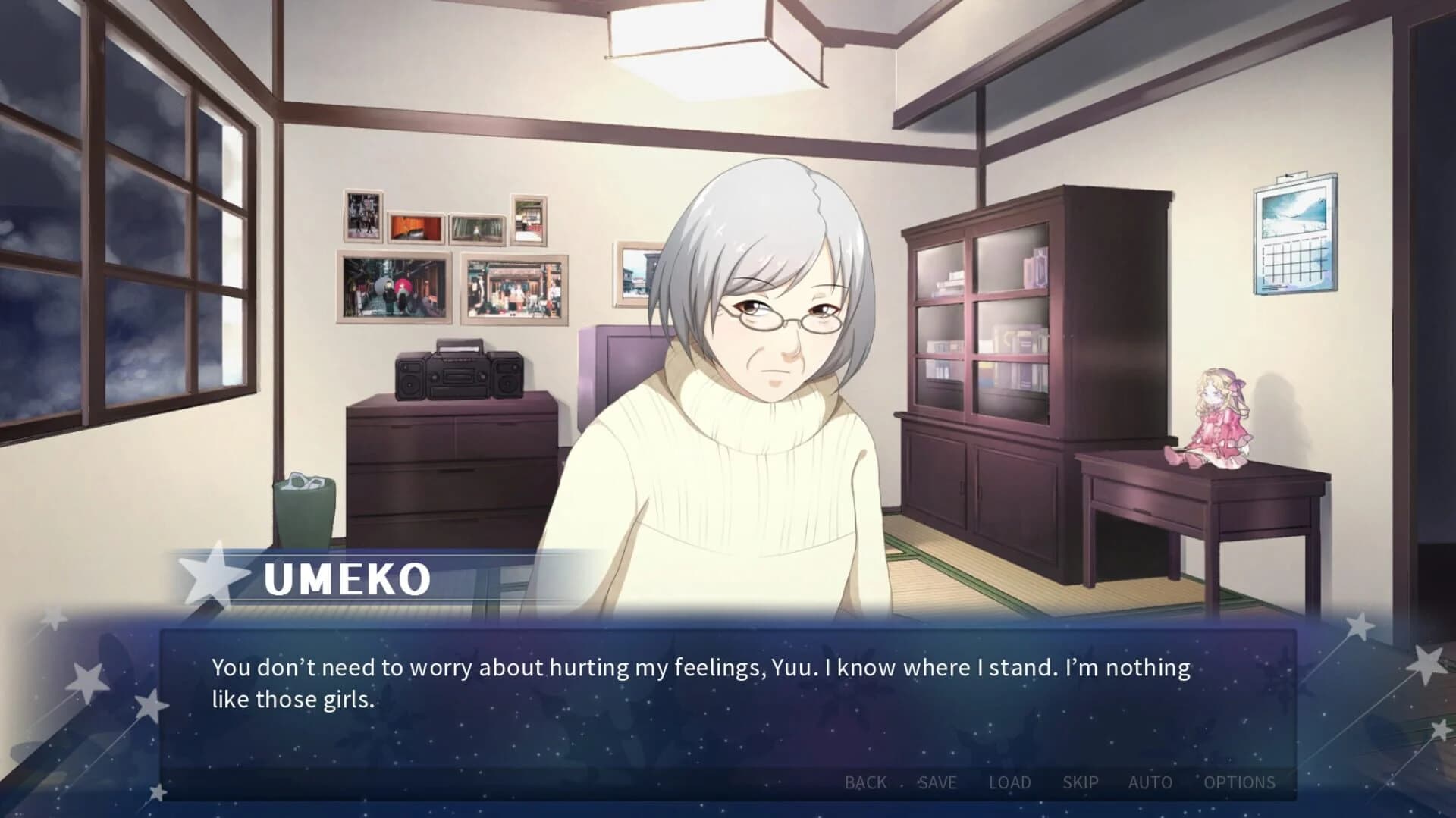Click BACK to rewind the dialogue
The image size is (1456, 818).
pos(864,782)
